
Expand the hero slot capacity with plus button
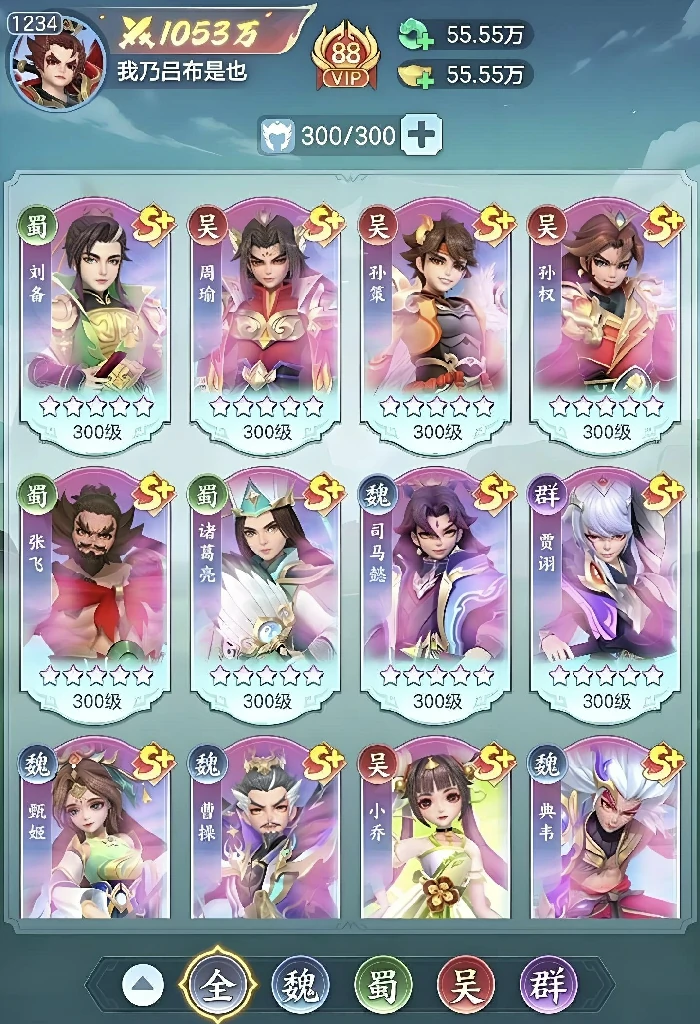(x=421, y=135)
